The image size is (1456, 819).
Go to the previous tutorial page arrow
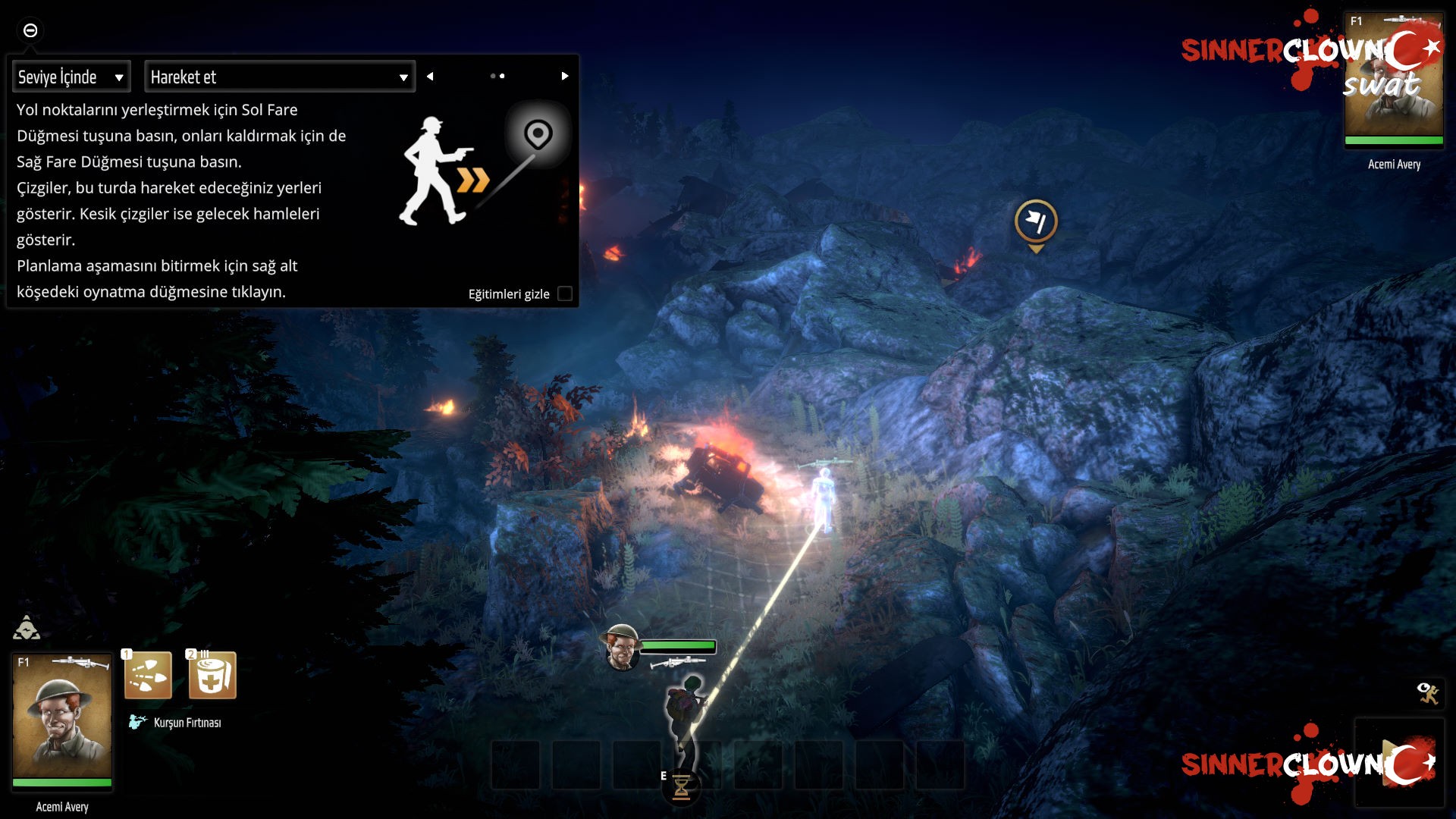coord(430,76)
